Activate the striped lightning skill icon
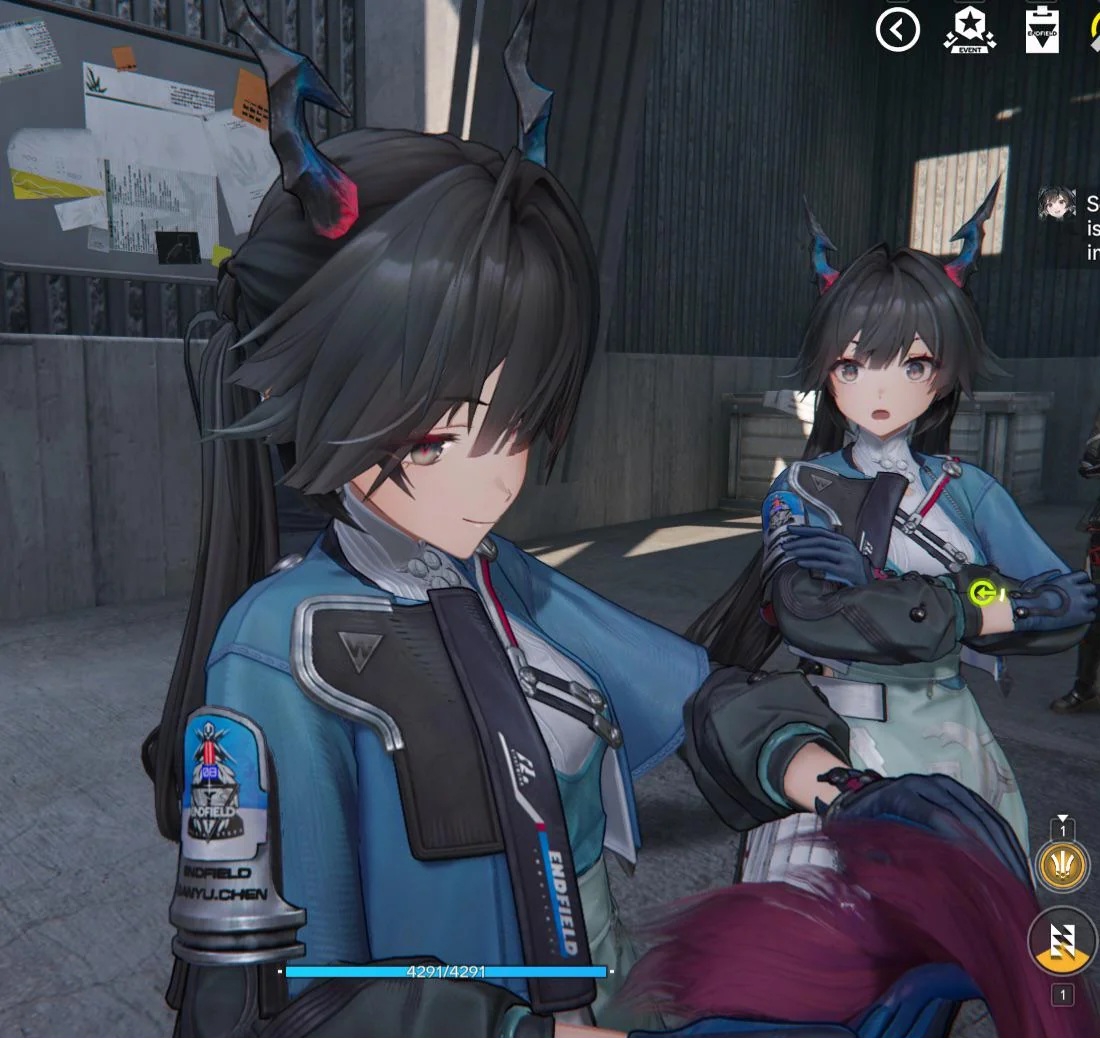The width and height of the screenshot is (1100, 1038). (x=1062, y=940)
